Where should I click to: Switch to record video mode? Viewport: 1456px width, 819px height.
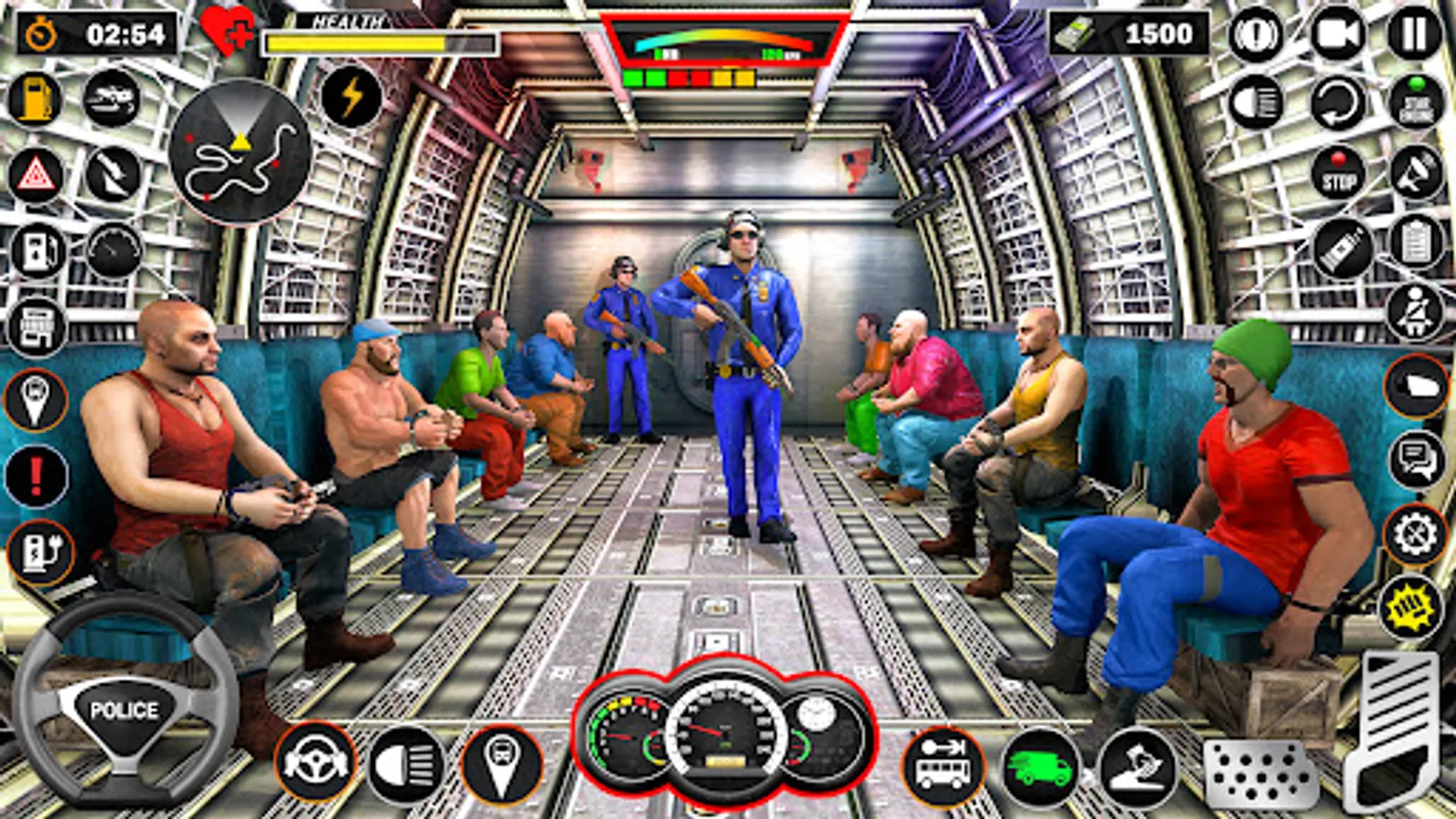(x=1338, y=34)
